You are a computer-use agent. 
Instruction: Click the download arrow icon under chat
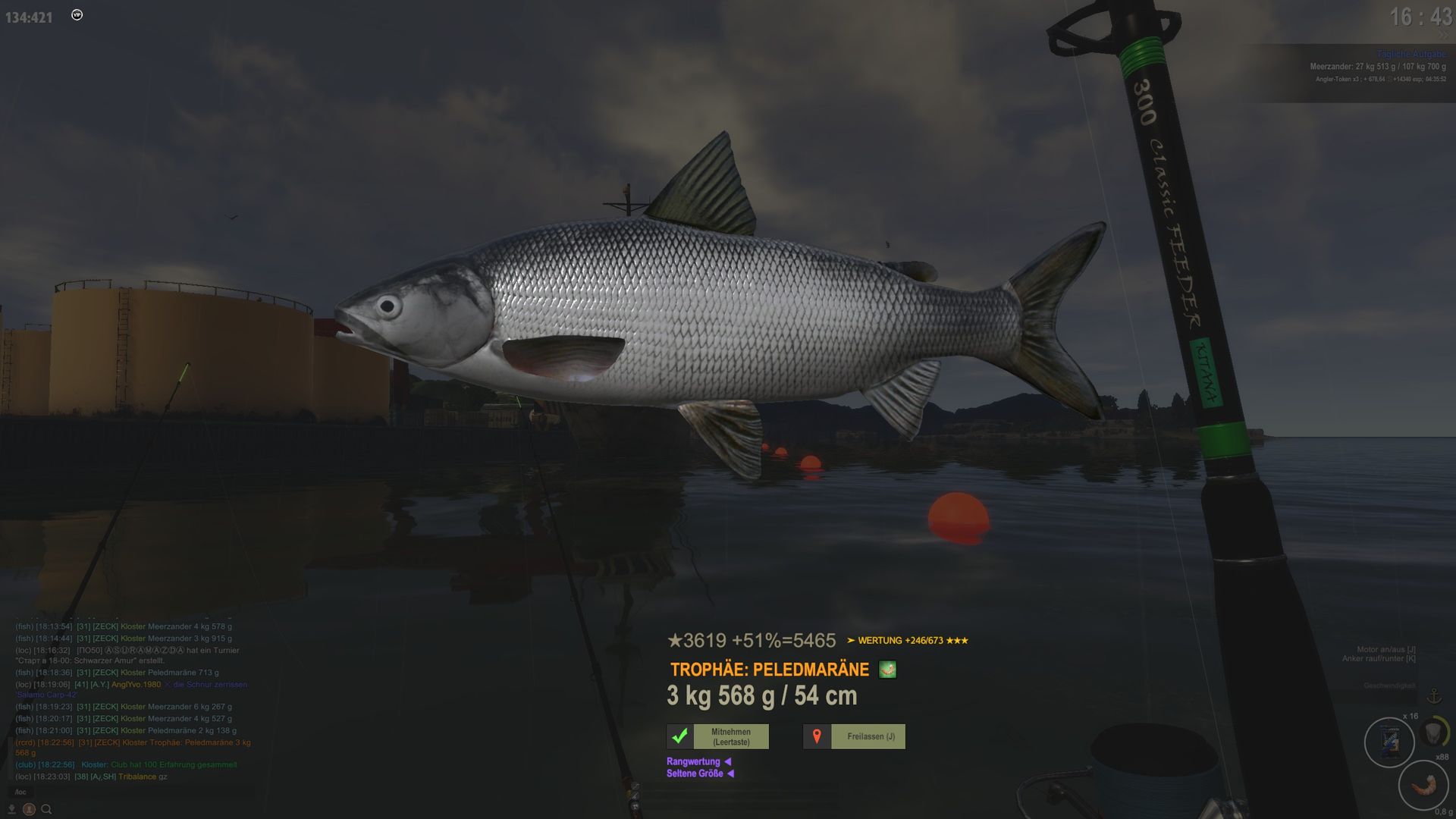pos(11,809)
